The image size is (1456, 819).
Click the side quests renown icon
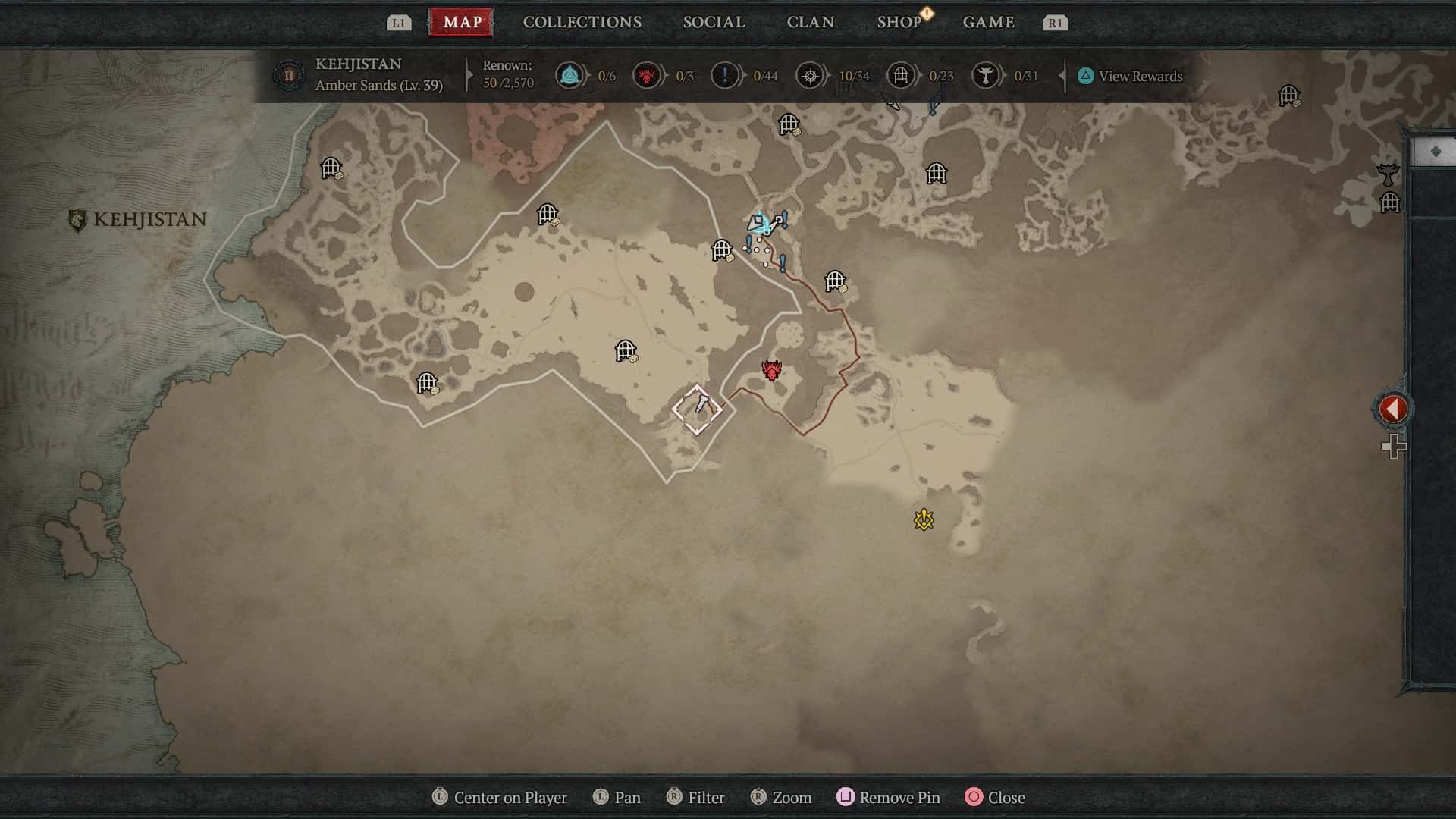click(724, 76)
